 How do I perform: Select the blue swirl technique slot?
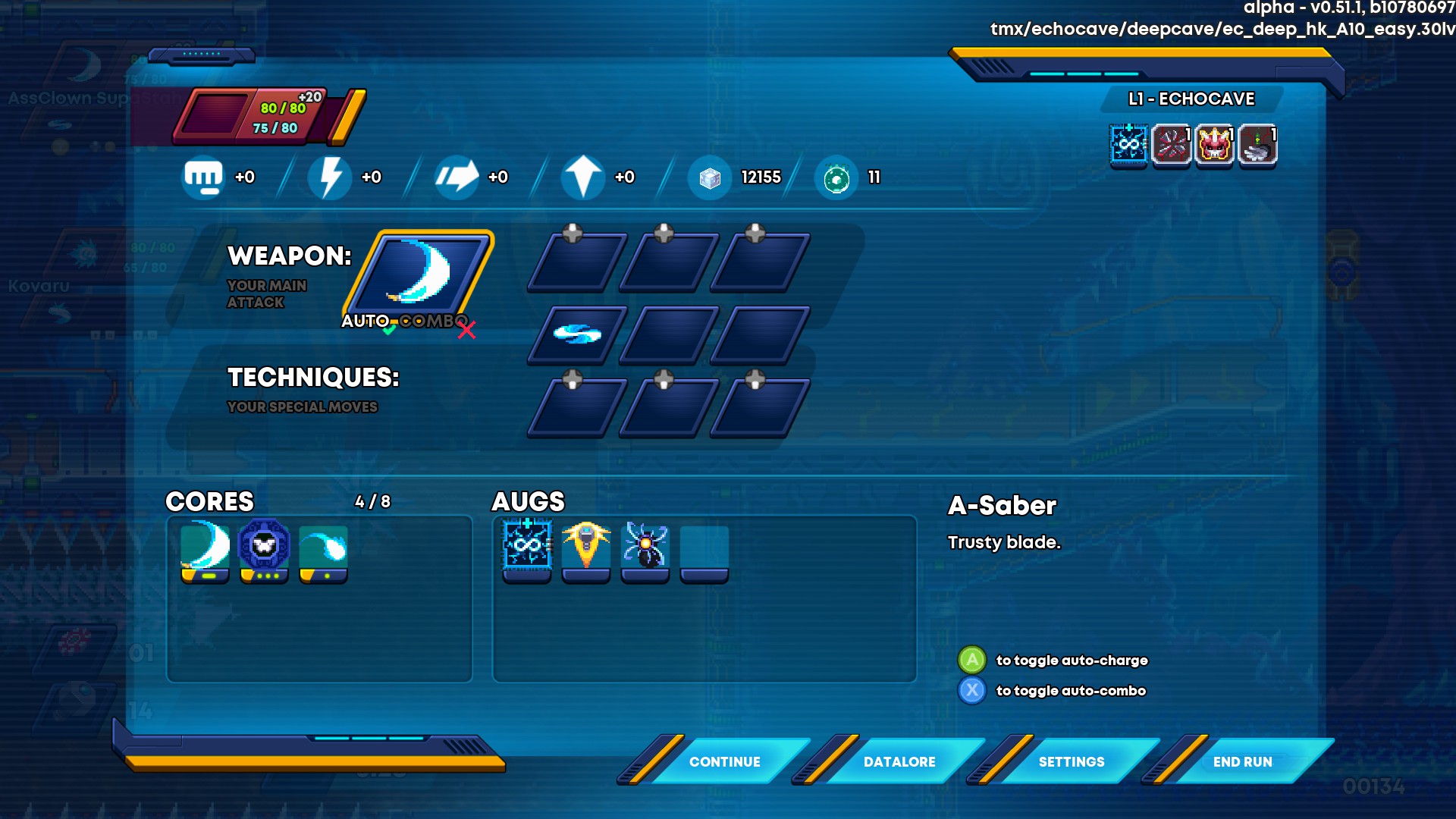pyautogui.click(x=577, y=334)
